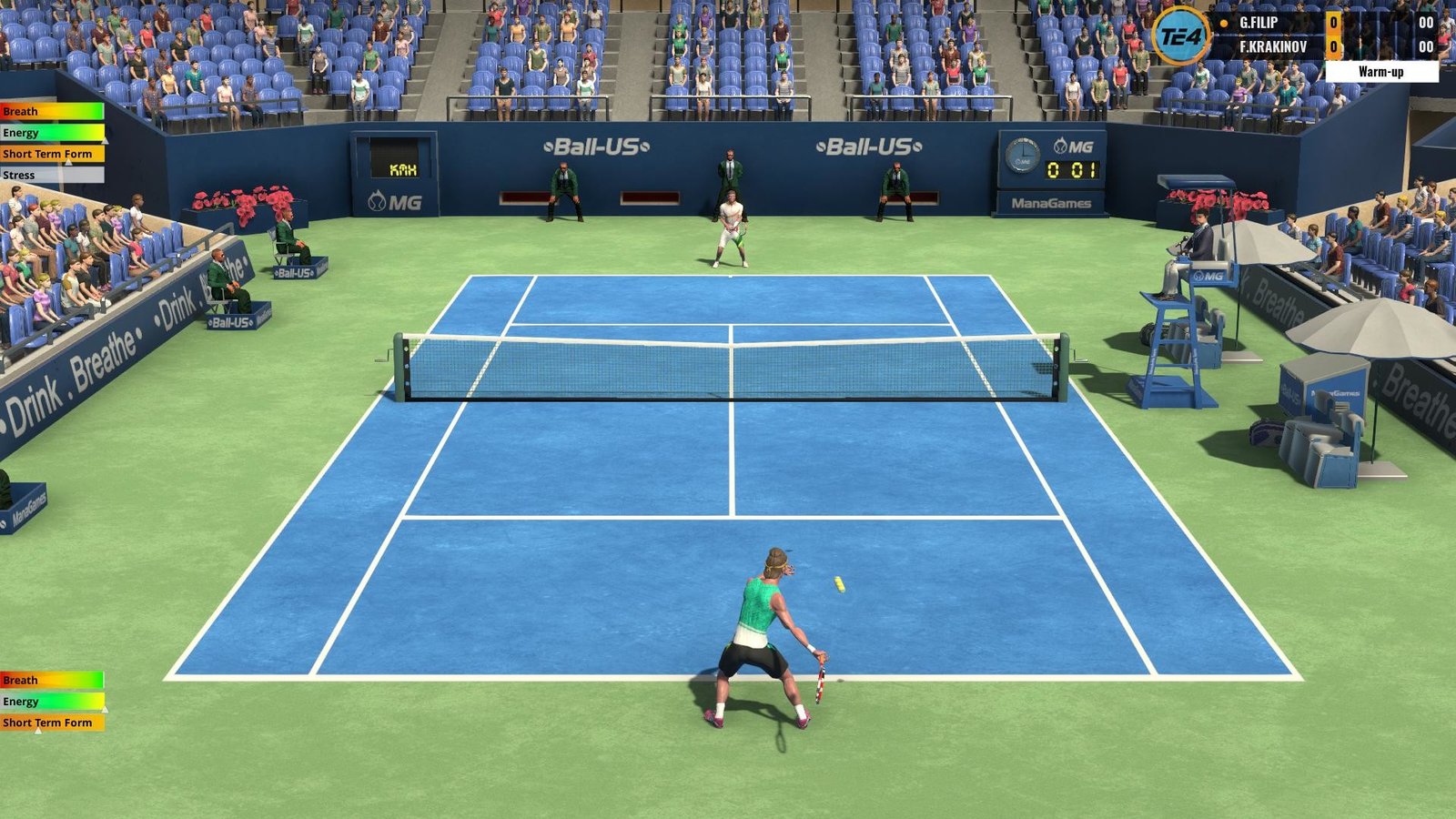Toggle the bottom-left Breath gauge

click(50, 680)
